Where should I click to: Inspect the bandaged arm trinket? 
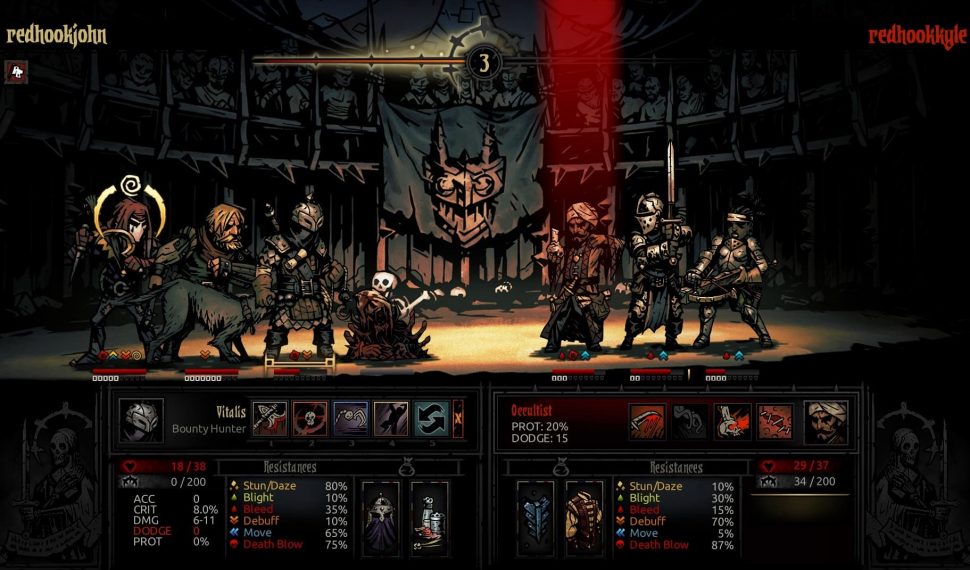tap(585, 516)
